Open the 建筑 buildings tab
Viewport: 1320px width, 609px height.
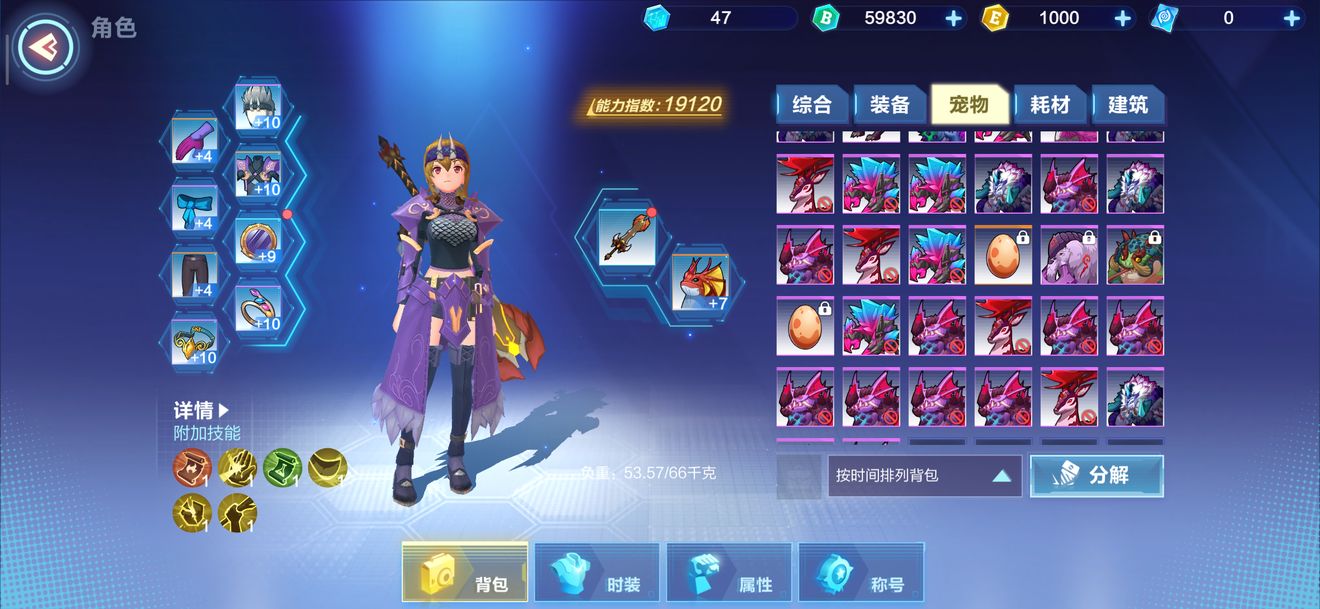click(x=1127, y=104)
